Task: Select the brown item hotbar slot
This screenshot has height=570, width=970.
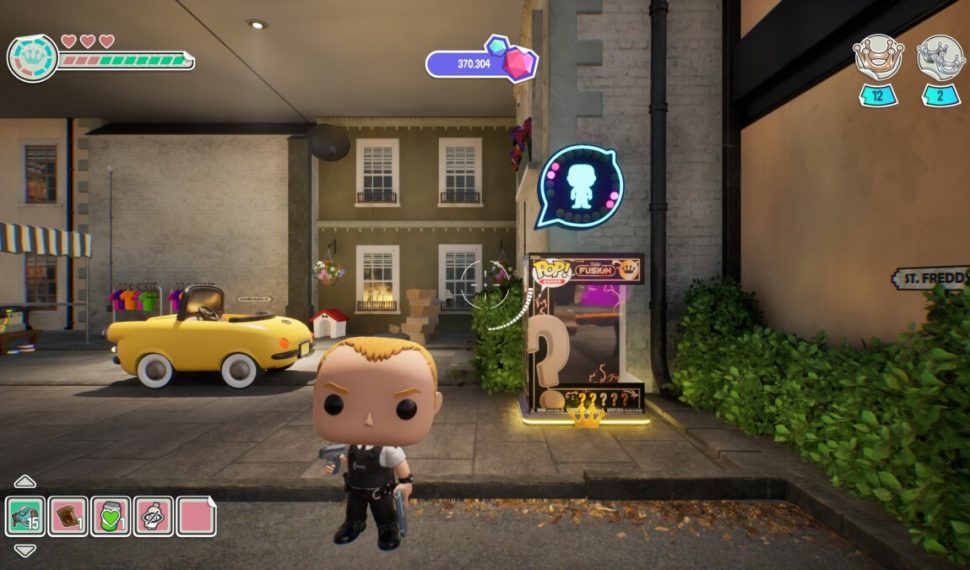Action: coord(68,516)
